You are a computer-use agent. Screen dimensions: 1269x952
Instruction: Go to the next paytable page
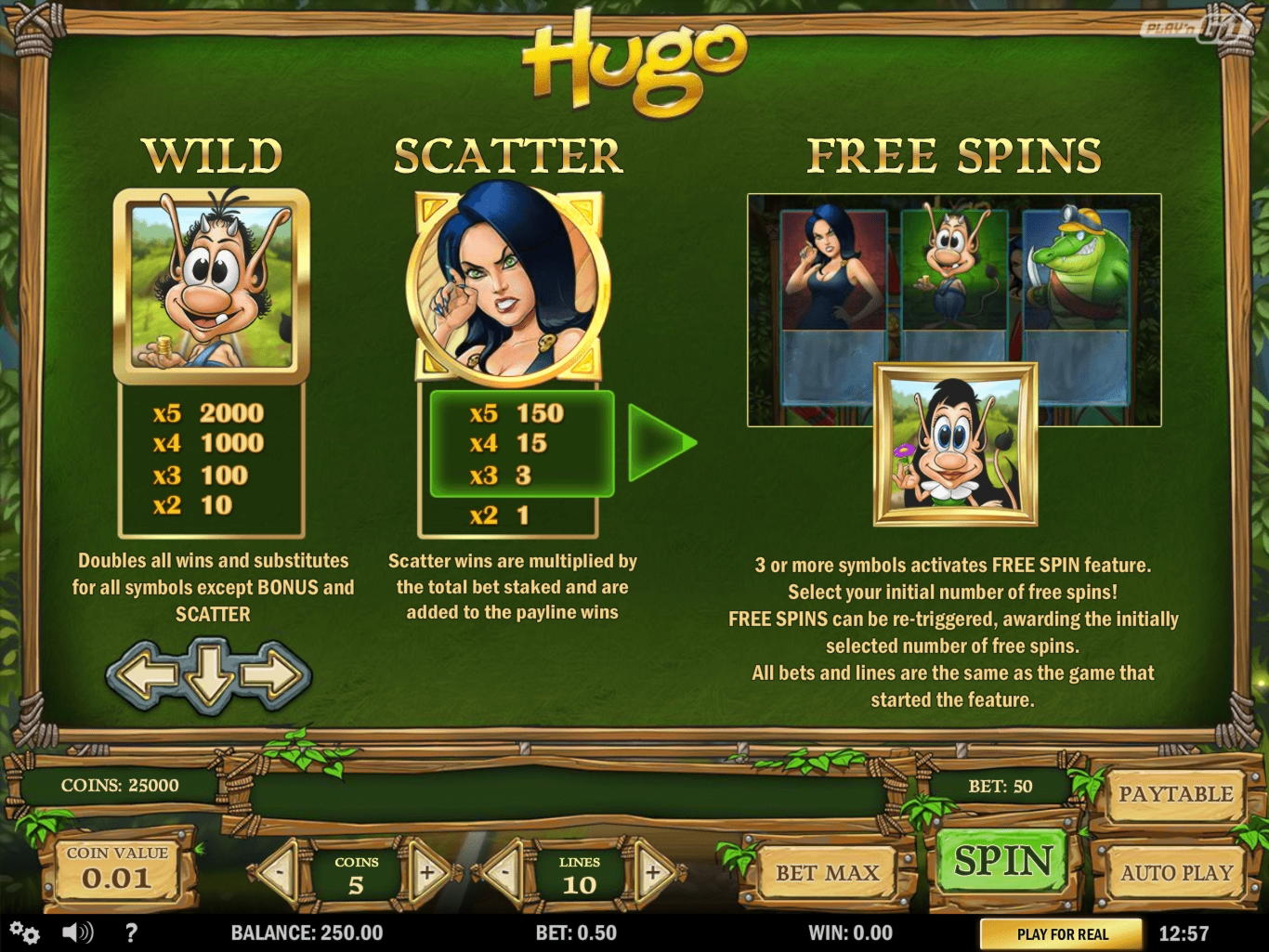point(273,673)
